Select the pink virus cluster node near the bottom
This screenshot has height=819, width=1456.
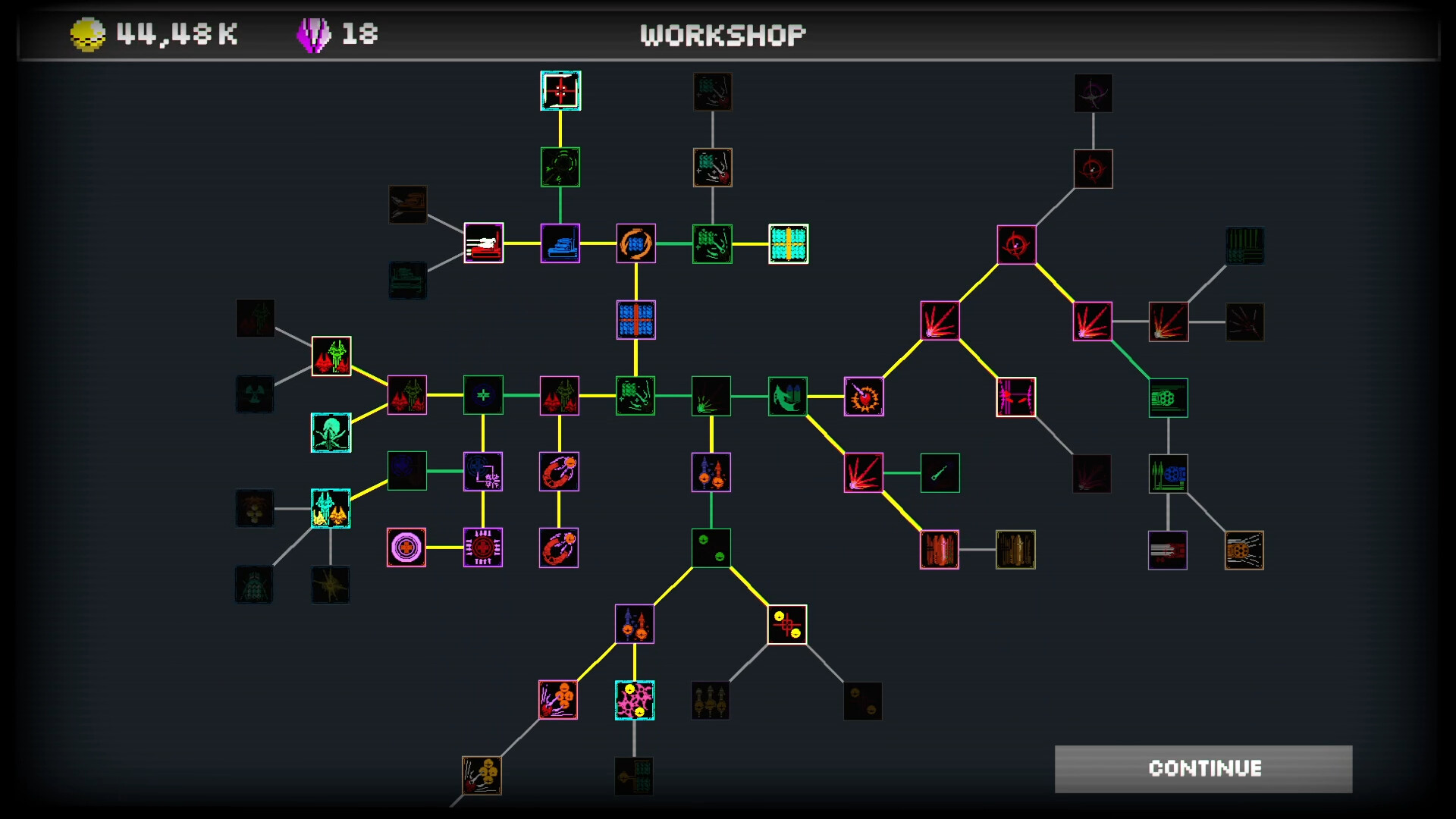point(634,700)
